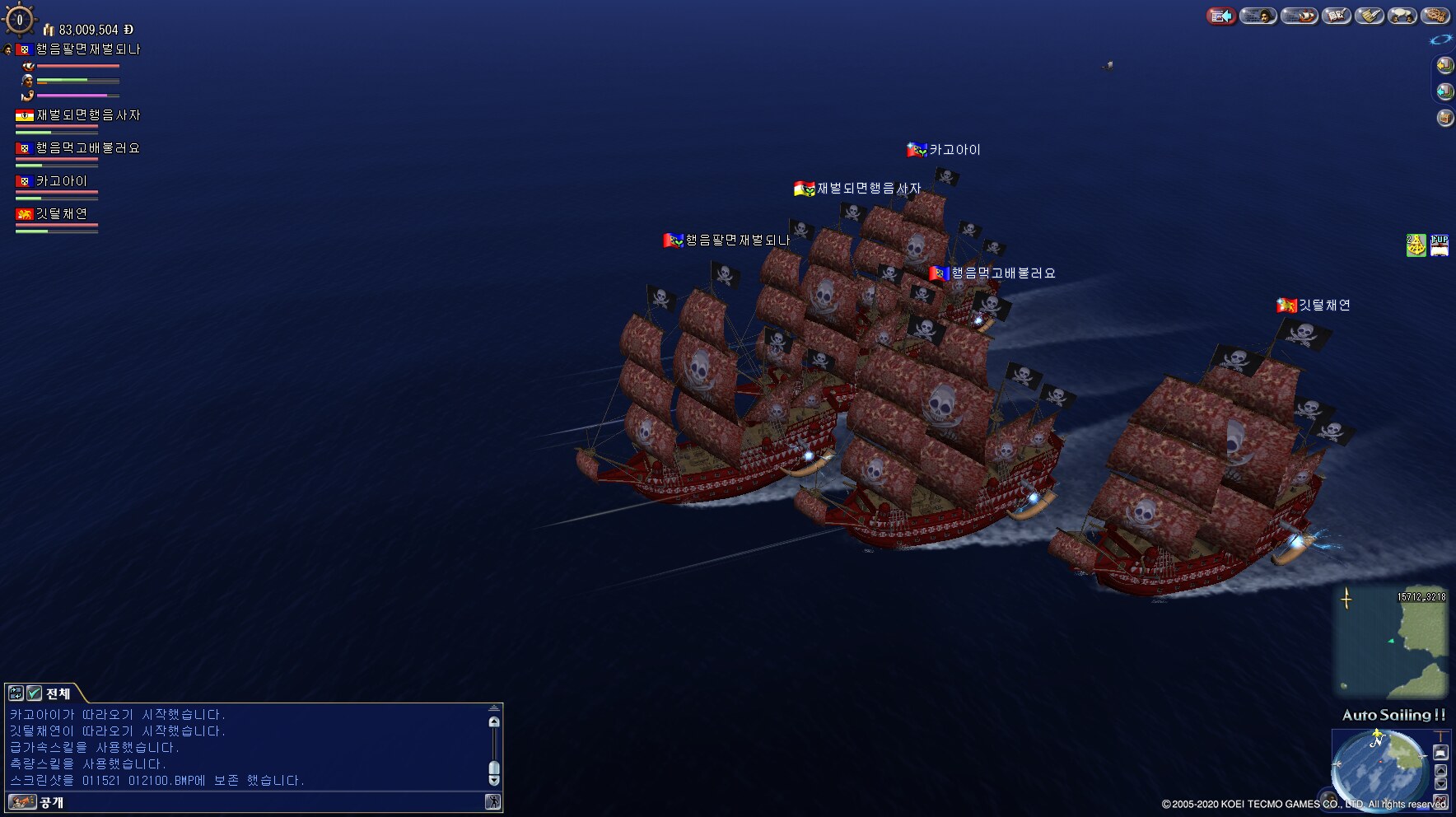Click the red window-arrow menu button
This screenshot has width=1456, height=817.
tap(1221, 16)
